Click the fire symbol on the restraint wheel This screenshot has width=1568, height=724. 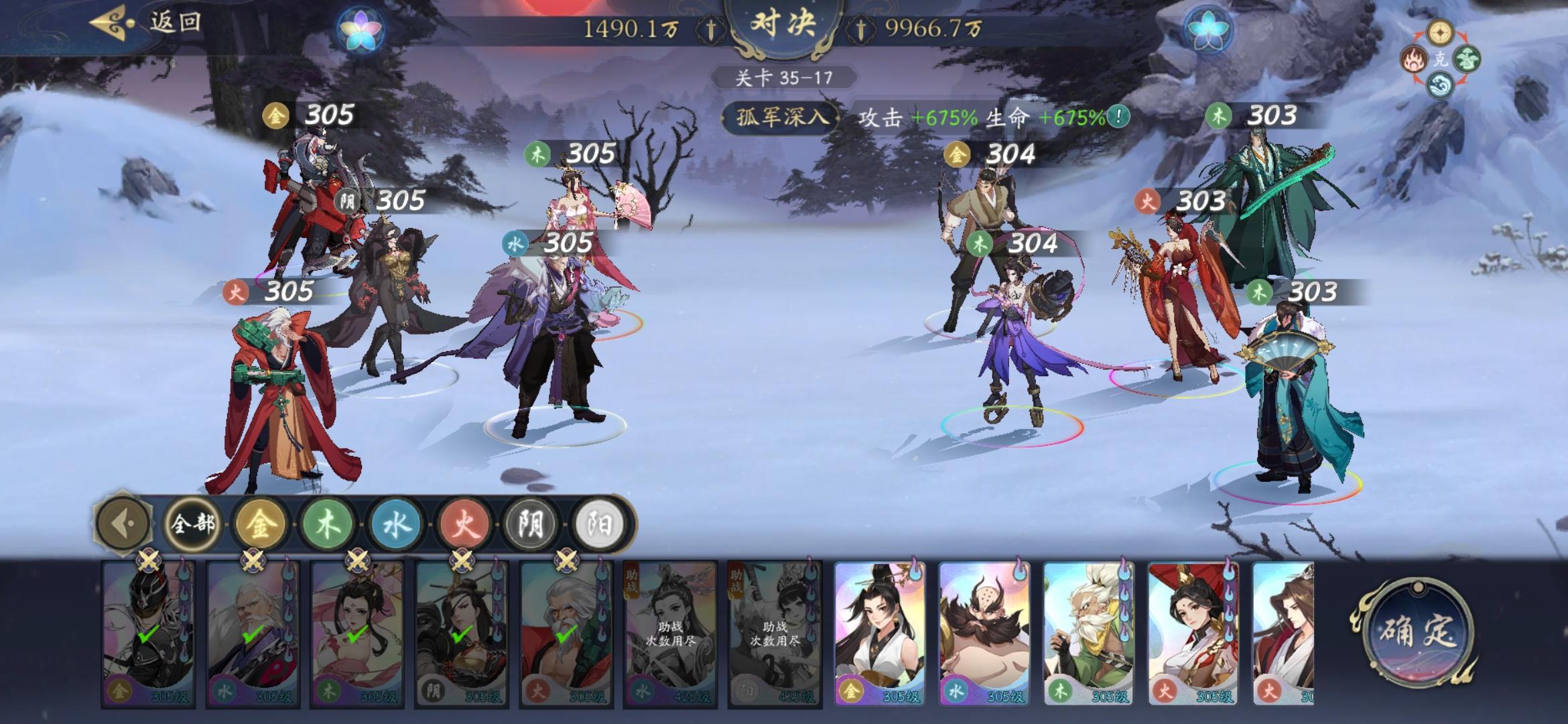pyautogui.click(x=1414, y=58)
